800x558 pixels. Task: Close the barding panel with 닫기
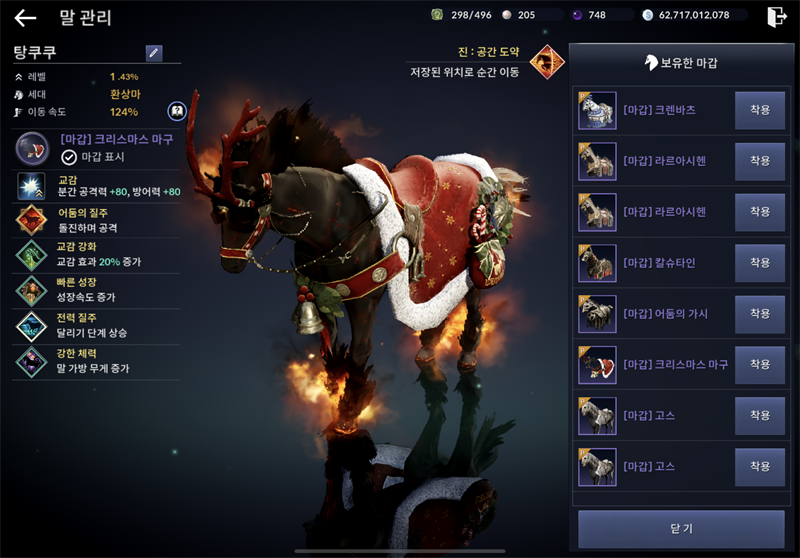pos(681,528)
